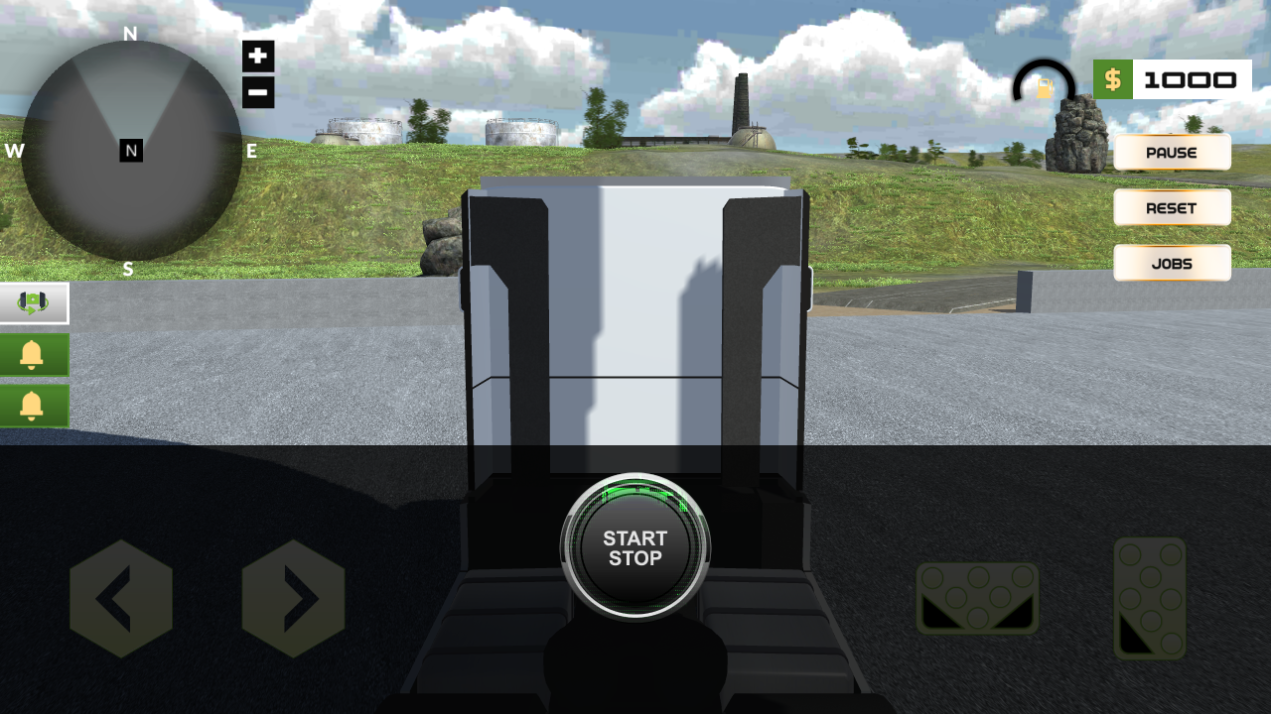Viewport: 1271px width, 714px height.
Task: Zoom in the minimap with plus button
Action: pos(258,56)
